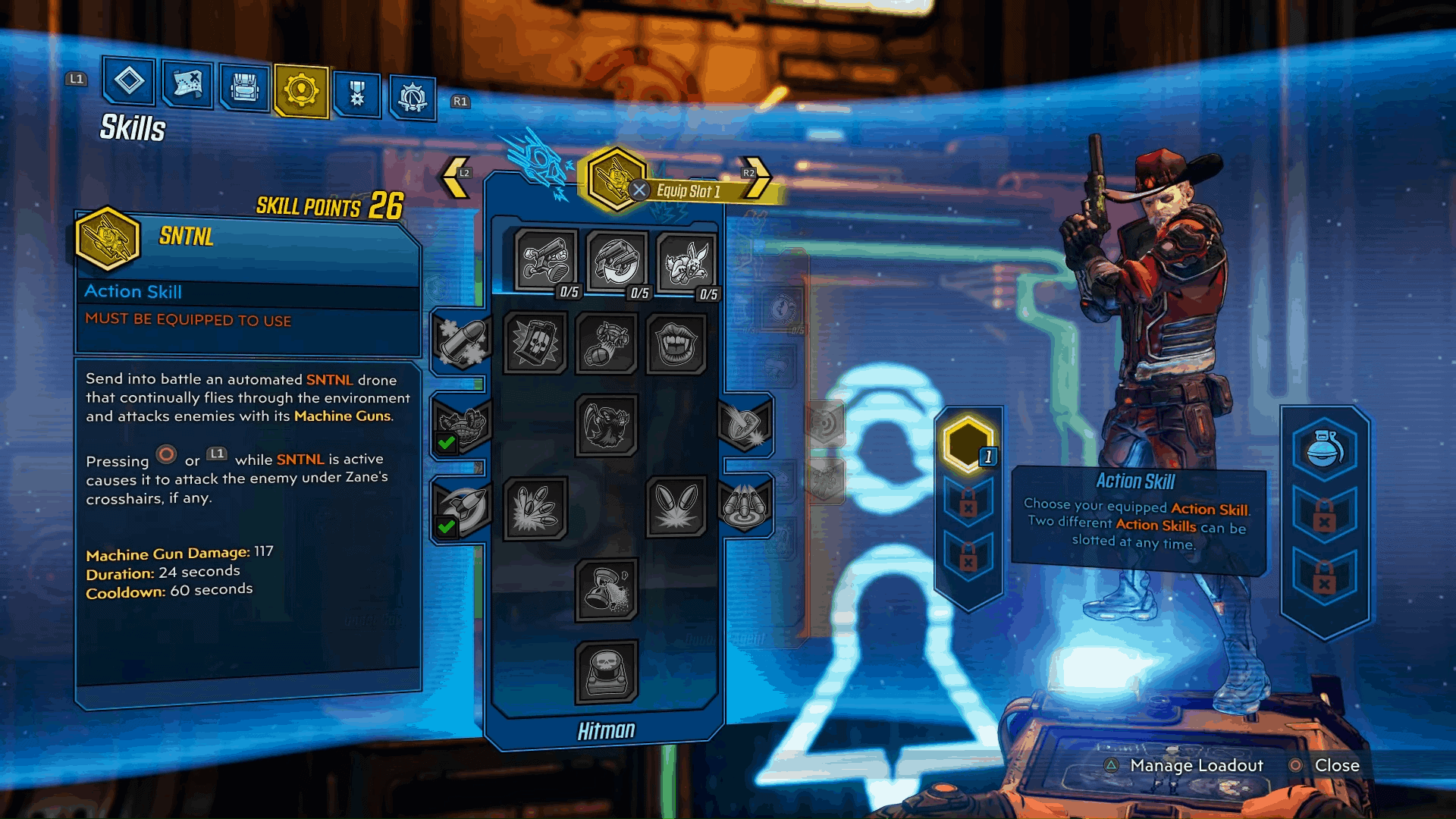Click the Close button

(1336, 766)
